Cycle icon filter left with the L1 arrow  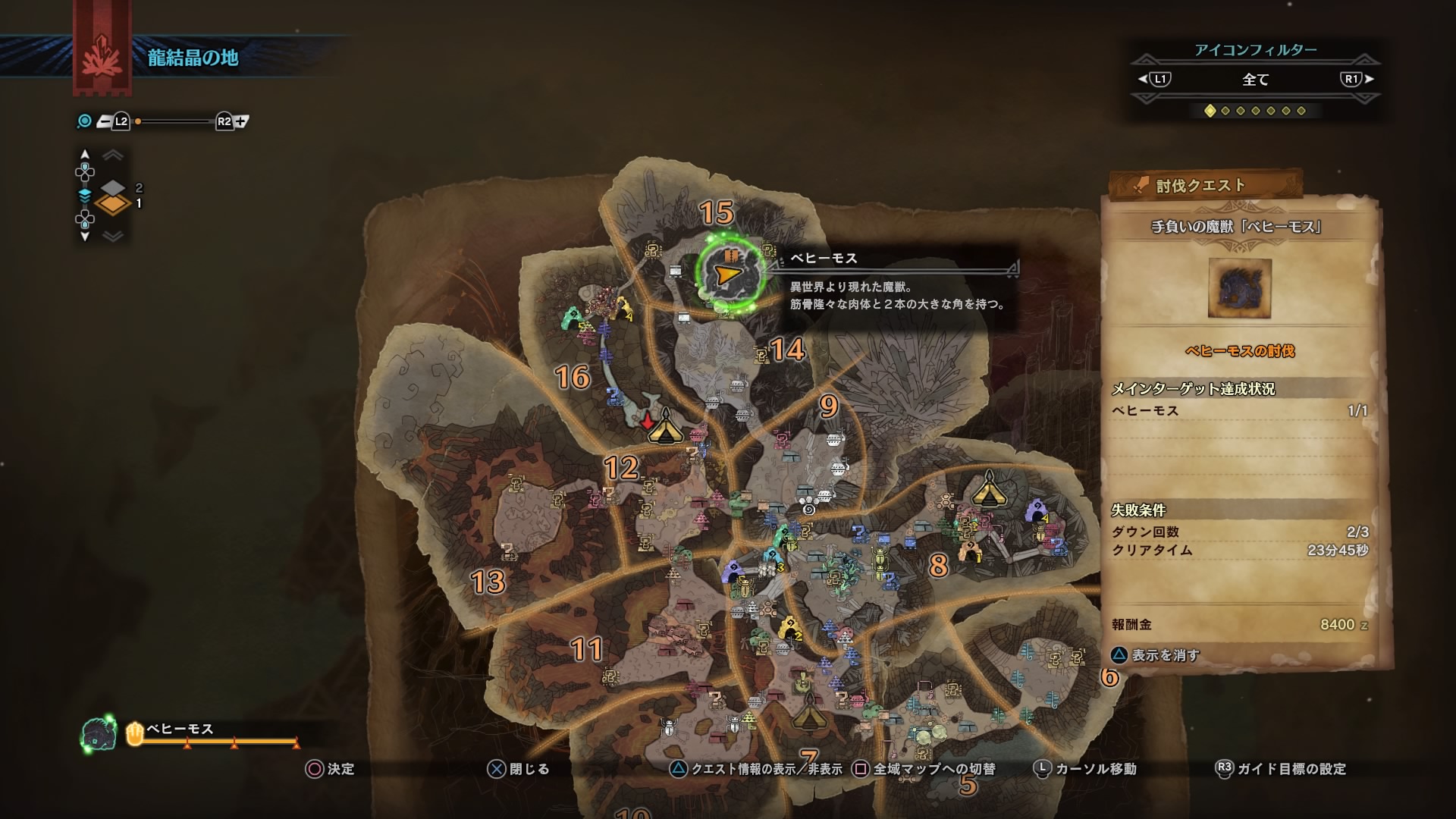[x=1141, y=80]
